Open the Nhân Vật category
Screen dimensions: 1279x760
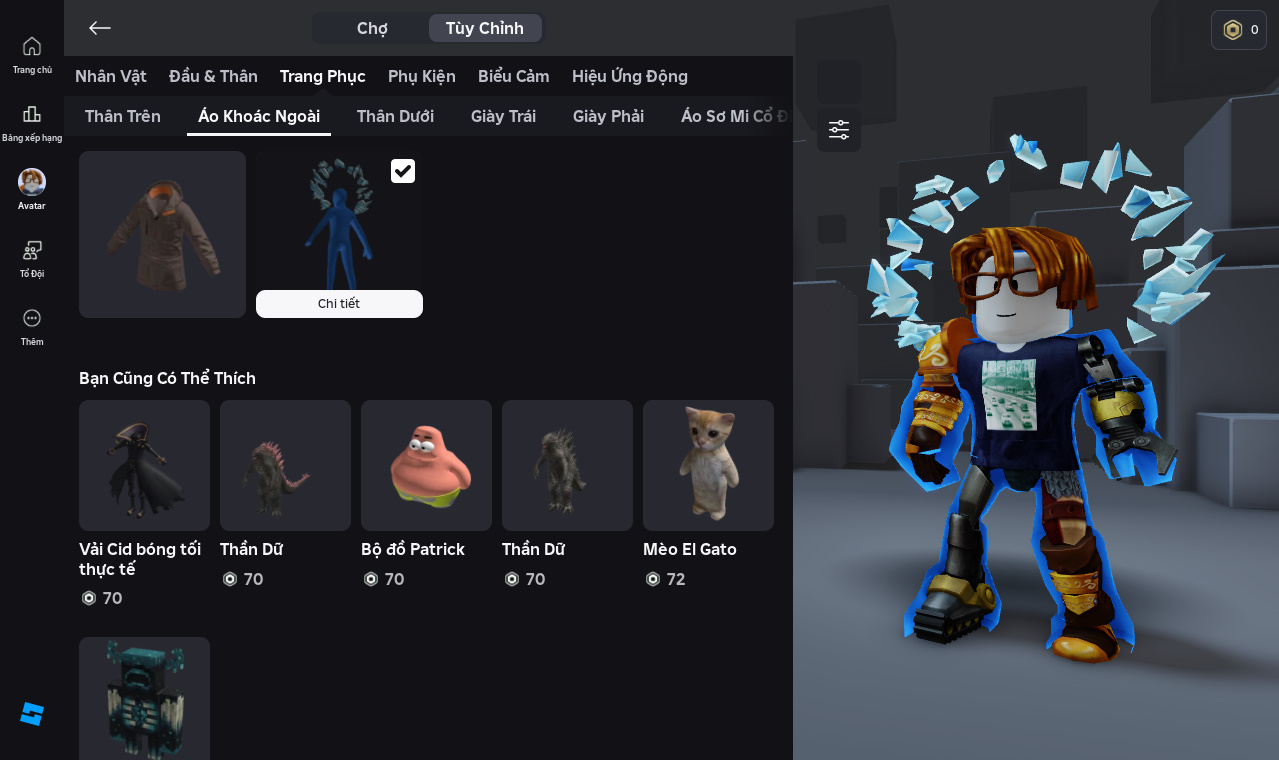tap(111, 76)
